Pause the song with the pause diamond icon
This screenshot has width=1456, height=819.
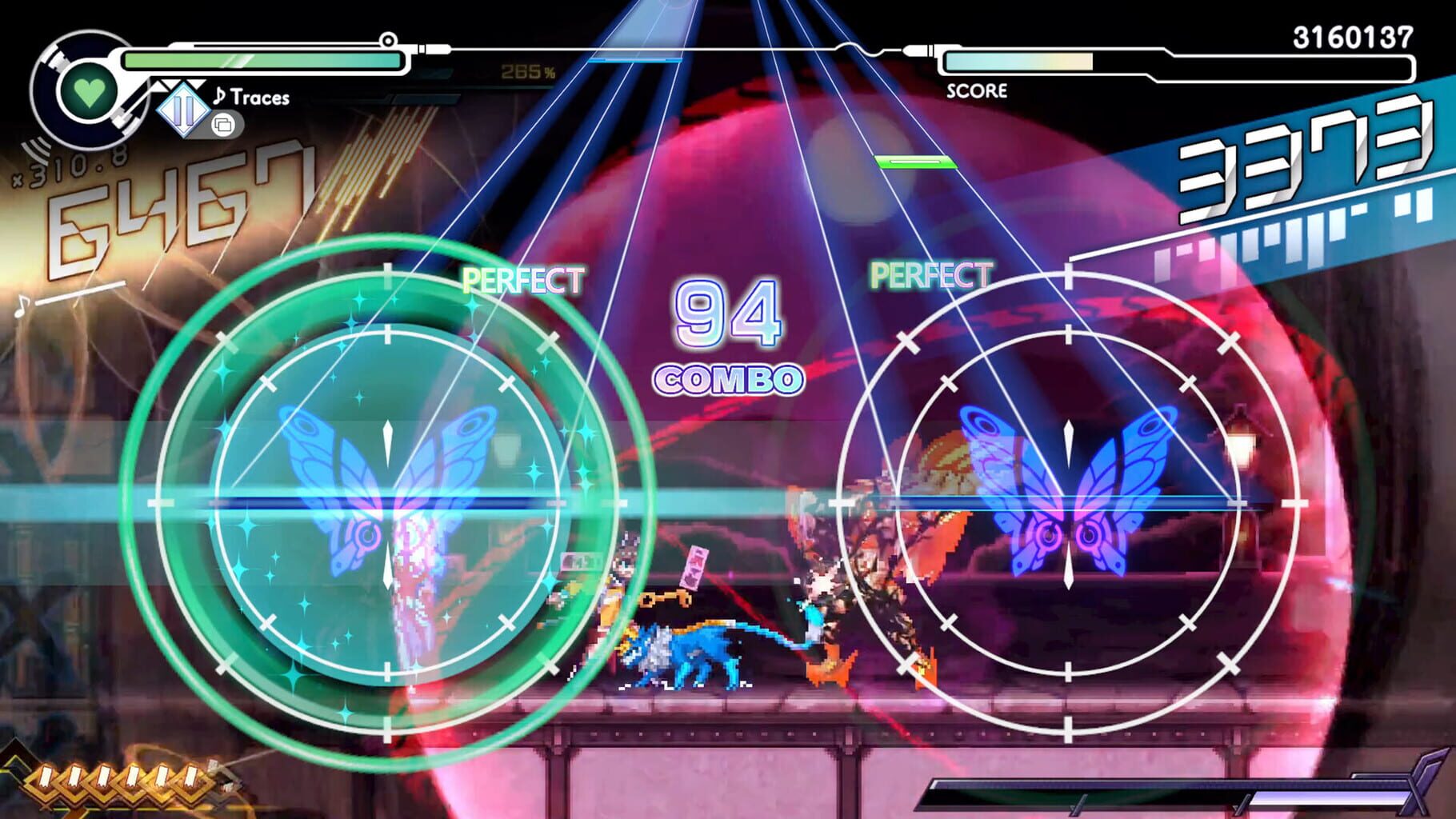182,108
